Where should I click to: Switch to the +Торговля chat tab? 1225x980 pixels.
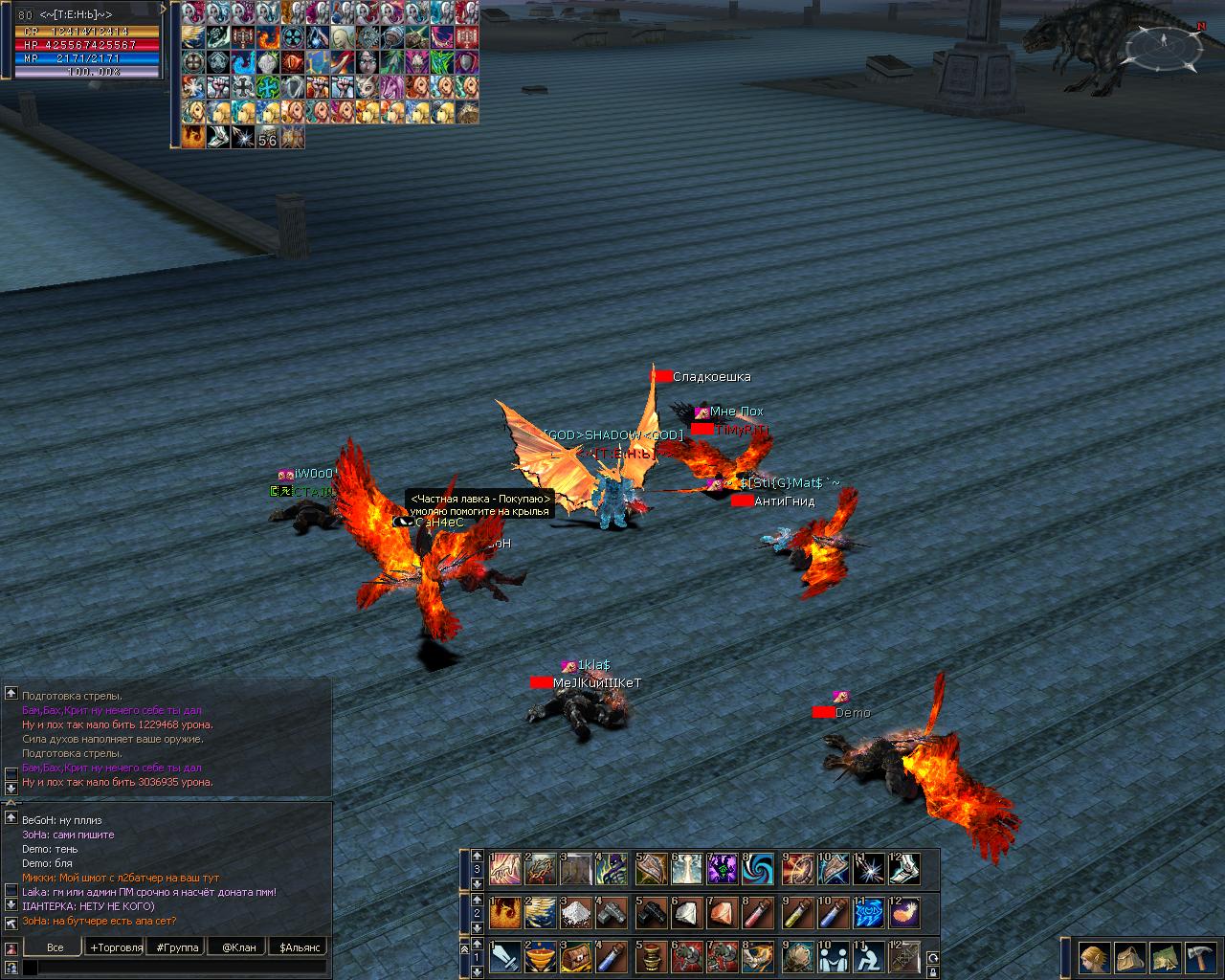pyautogui.click(x=115, y=947)
